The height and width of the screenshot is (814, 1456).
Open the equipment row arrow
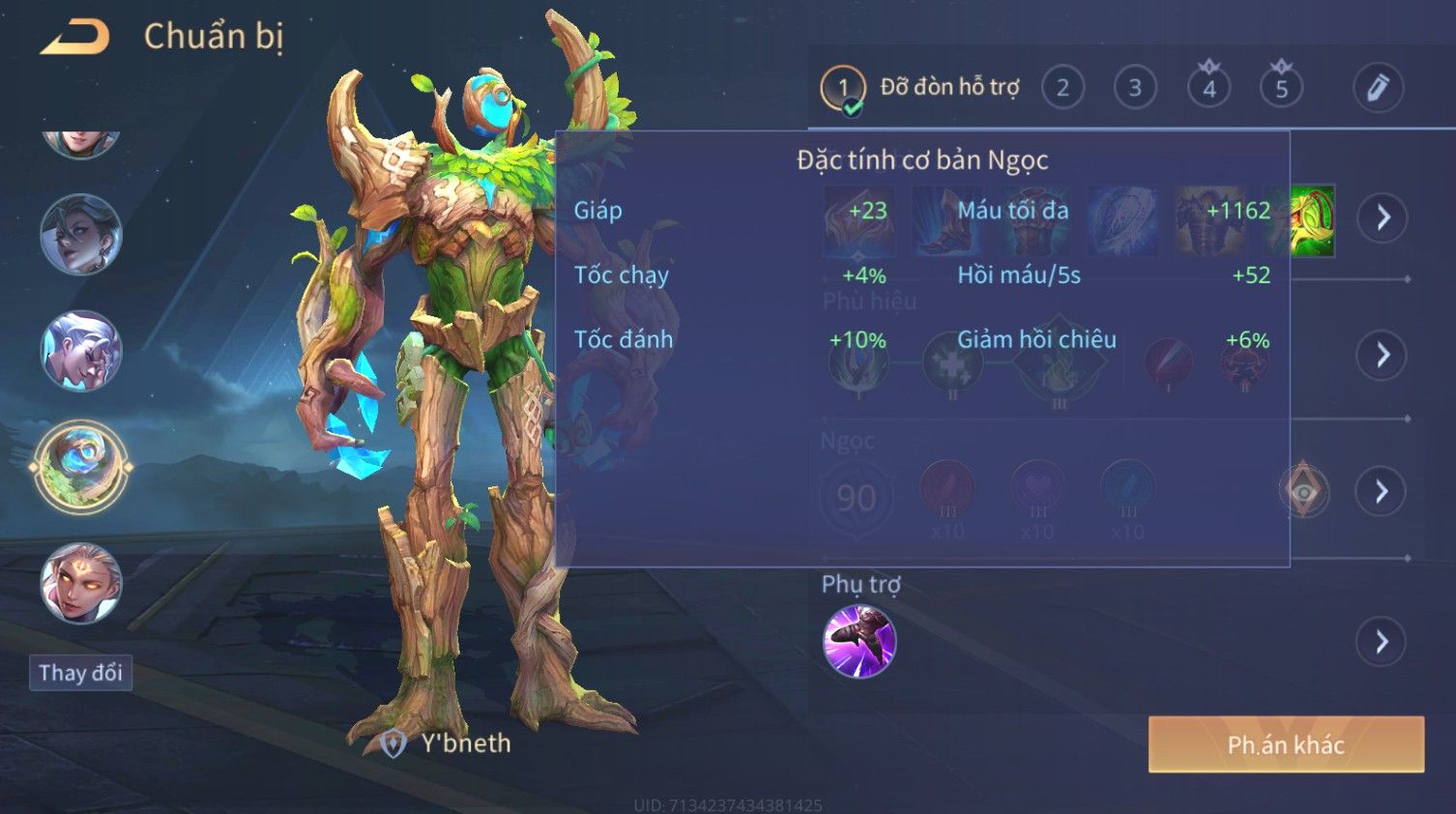[1383, 218]
